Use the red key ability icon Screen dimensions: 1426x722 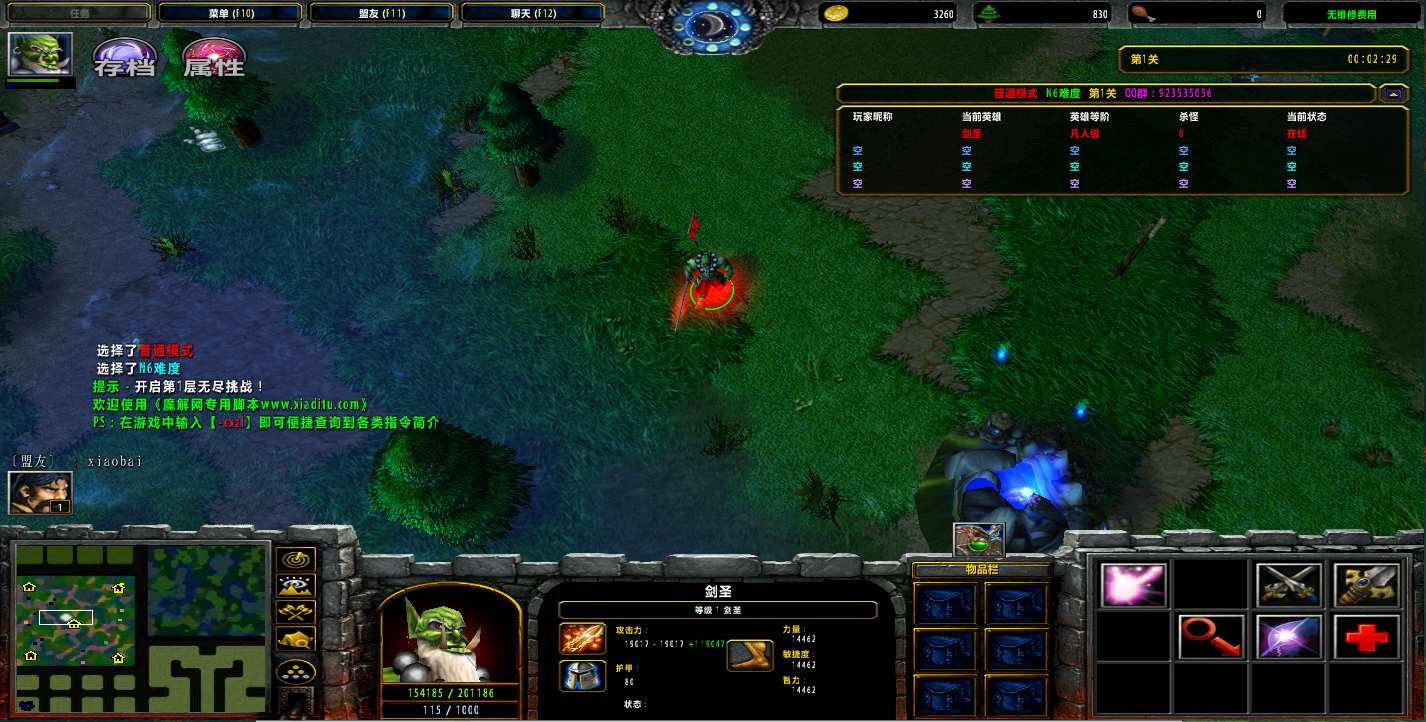pos(1211,637)
